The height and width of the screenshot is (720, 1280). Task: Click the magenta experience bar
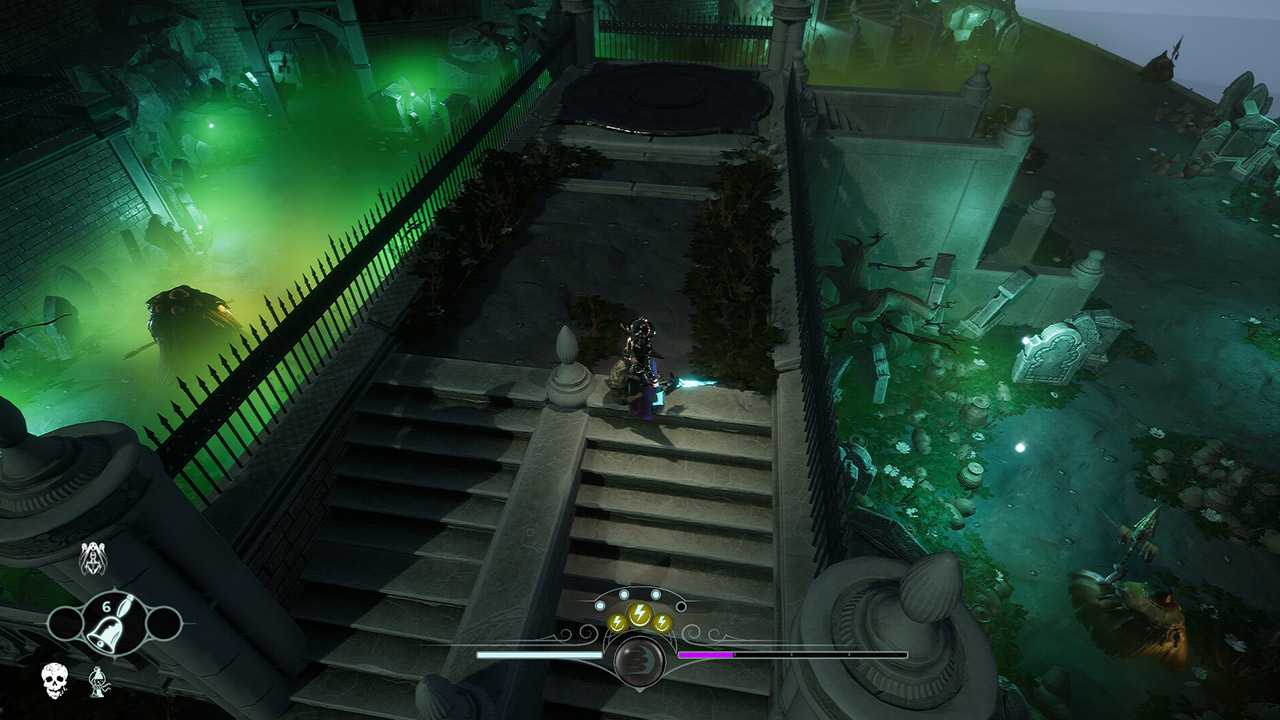pos(705,654)
